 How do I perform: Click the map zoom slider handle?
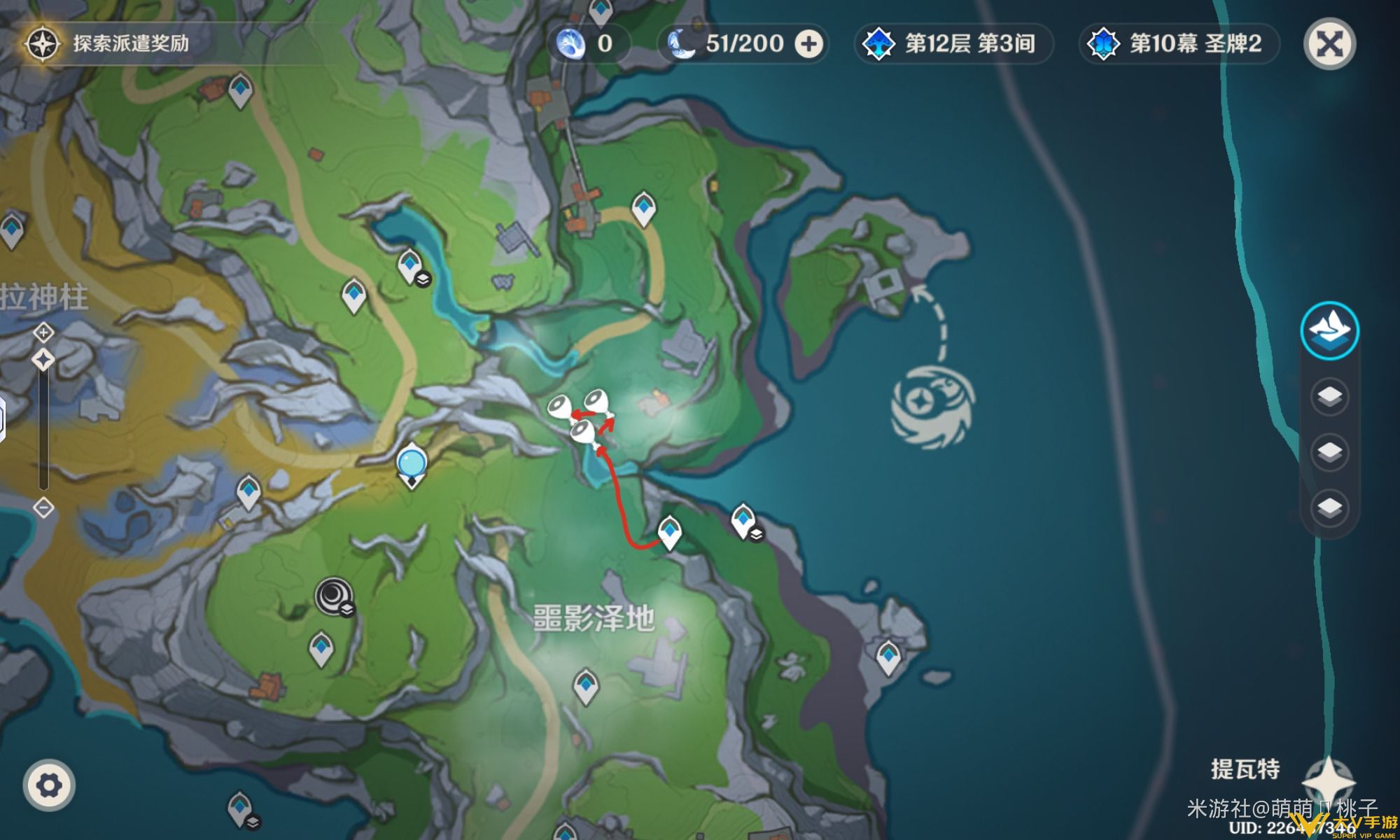point(43,360)
